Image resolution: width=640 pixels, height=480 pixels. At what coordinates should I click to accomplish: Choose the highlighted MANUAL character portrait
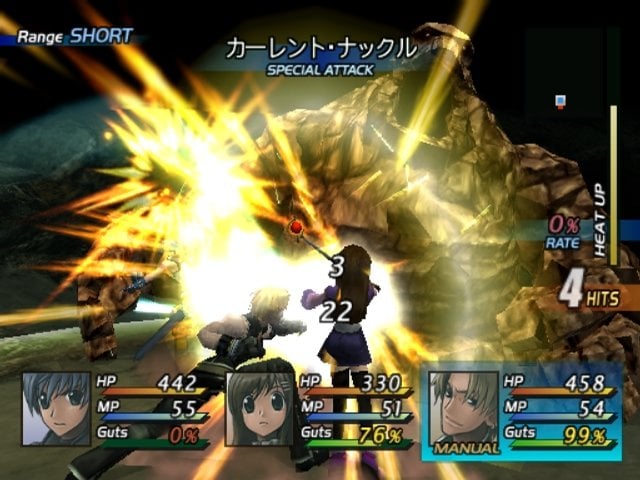point(463,408)
